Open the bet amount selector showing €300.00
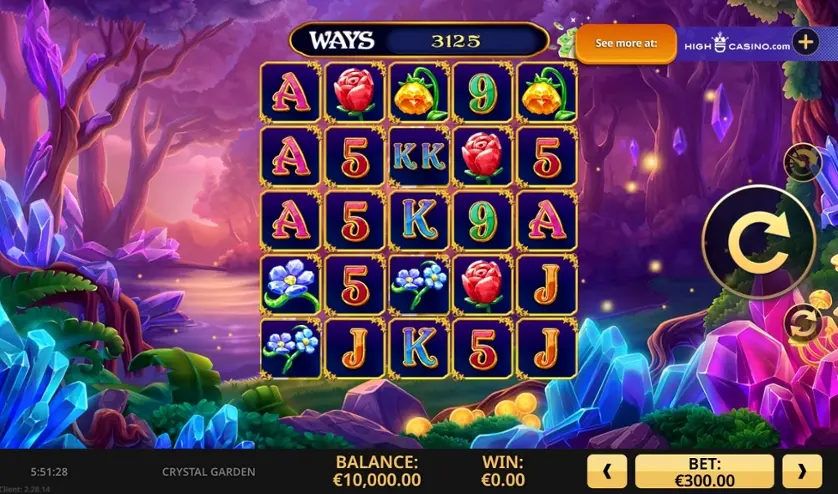This screenshot has height=494, width=838. (704, 471)
